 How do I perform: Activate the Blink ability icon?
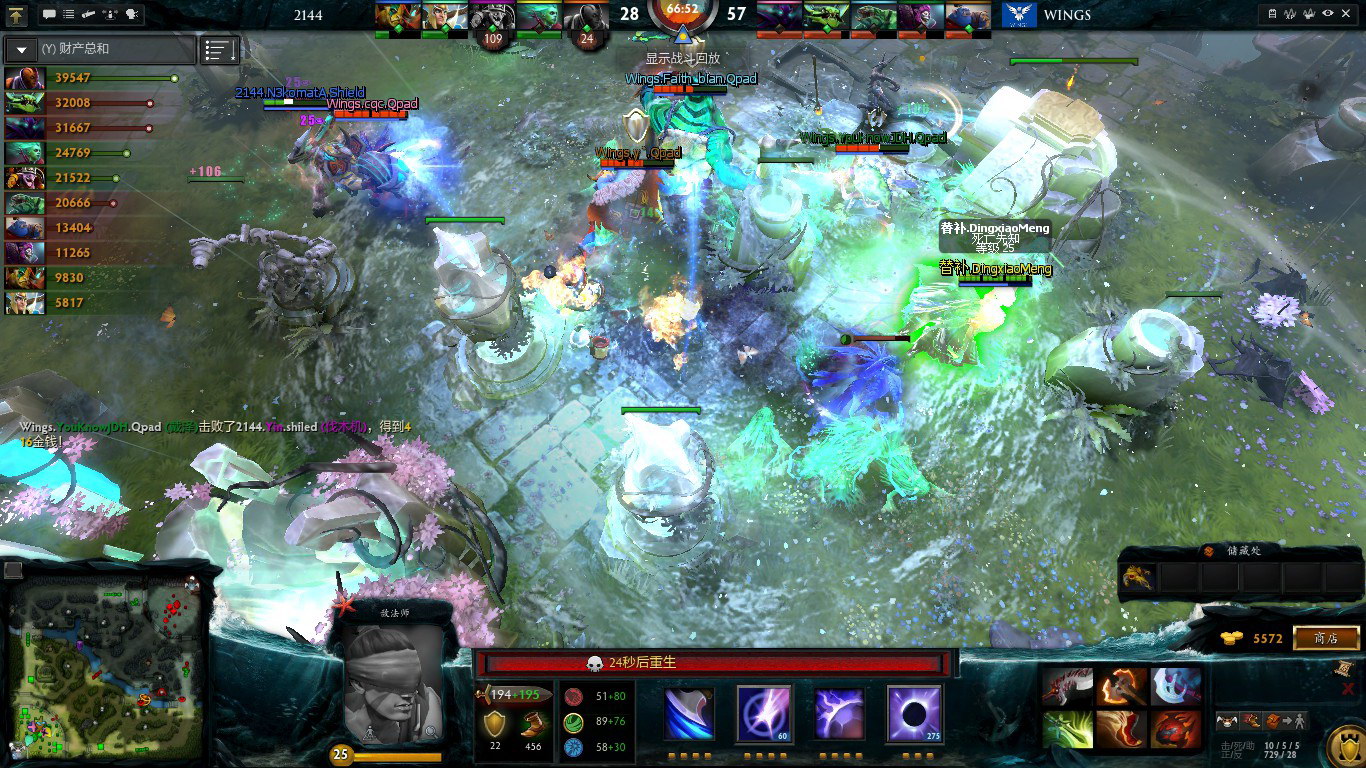765,714
